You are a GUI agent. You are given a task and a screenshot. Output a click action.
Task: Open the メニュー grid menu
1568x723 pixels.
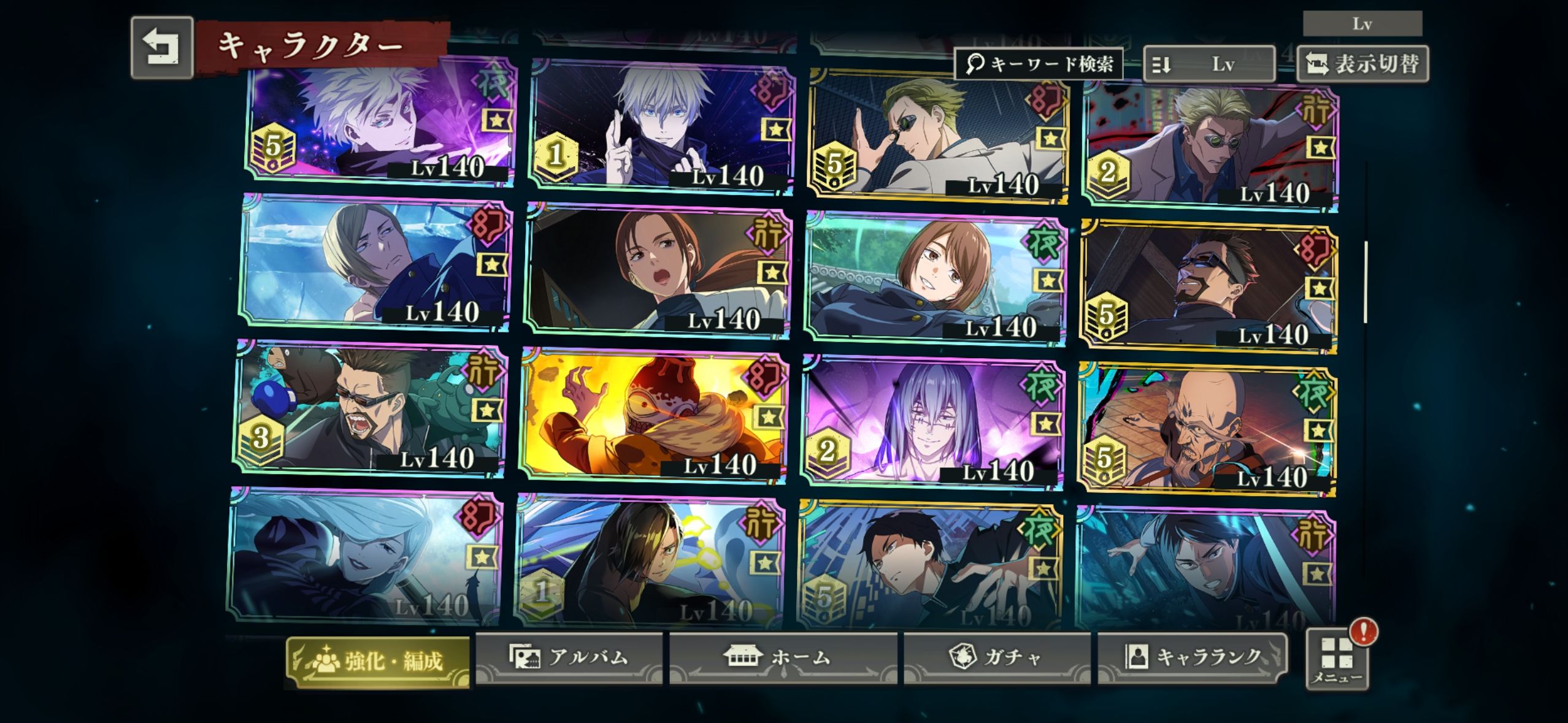tap(1337, 660)
